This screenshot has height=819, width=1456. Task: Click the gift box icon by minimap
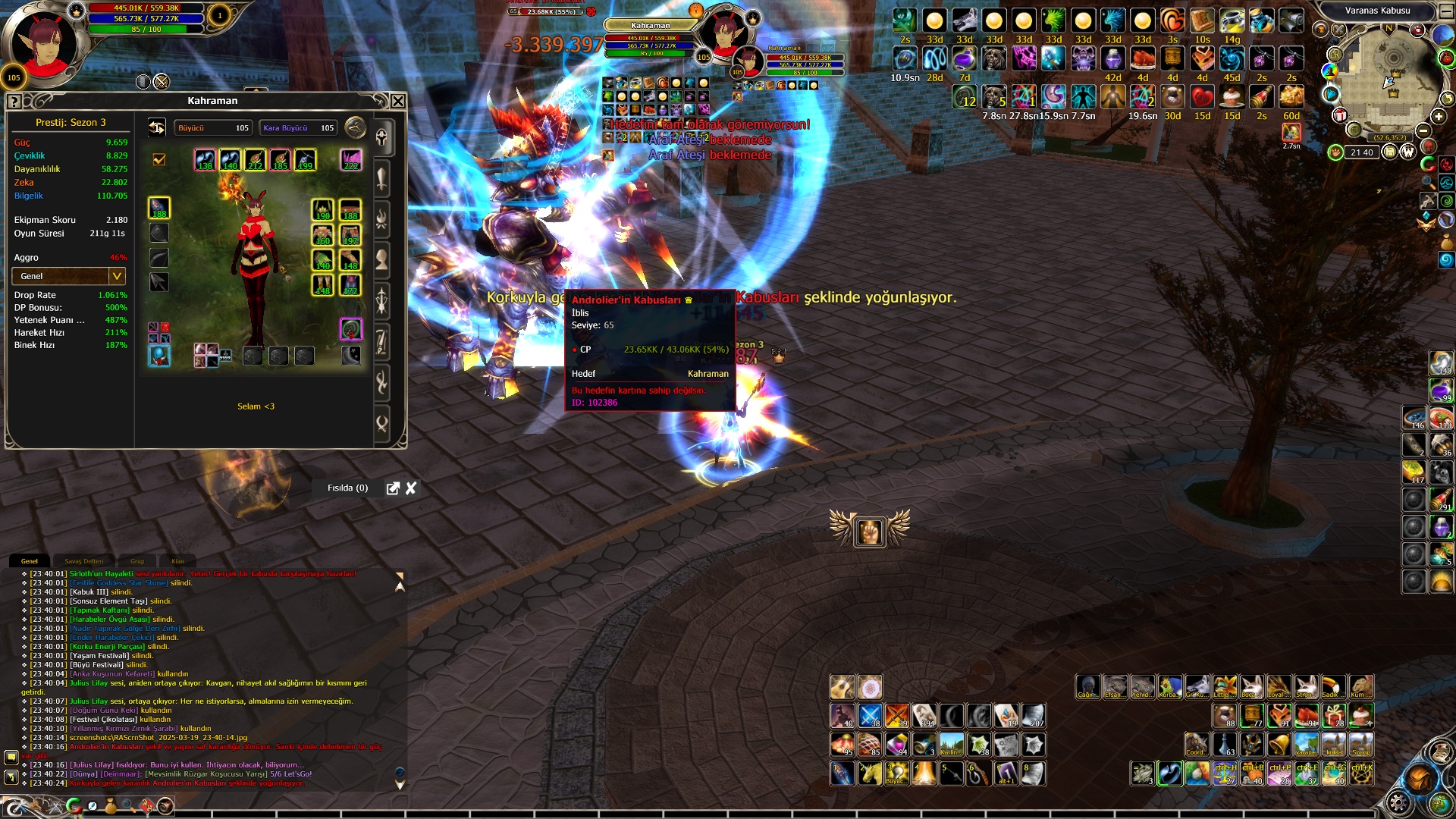coord(1340,115)
